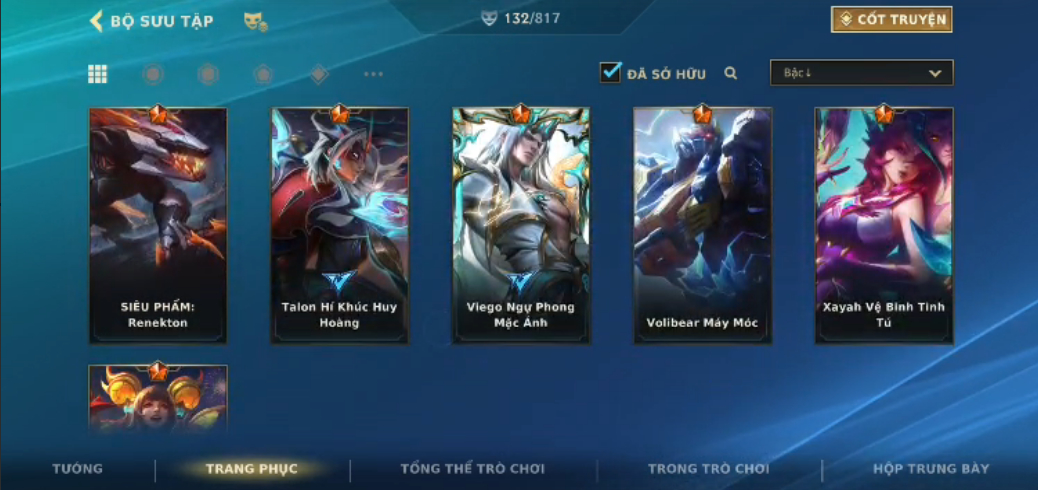Expand the Bậc sort dropdown
1038x490 pixels.
click(x=861, y=73)
